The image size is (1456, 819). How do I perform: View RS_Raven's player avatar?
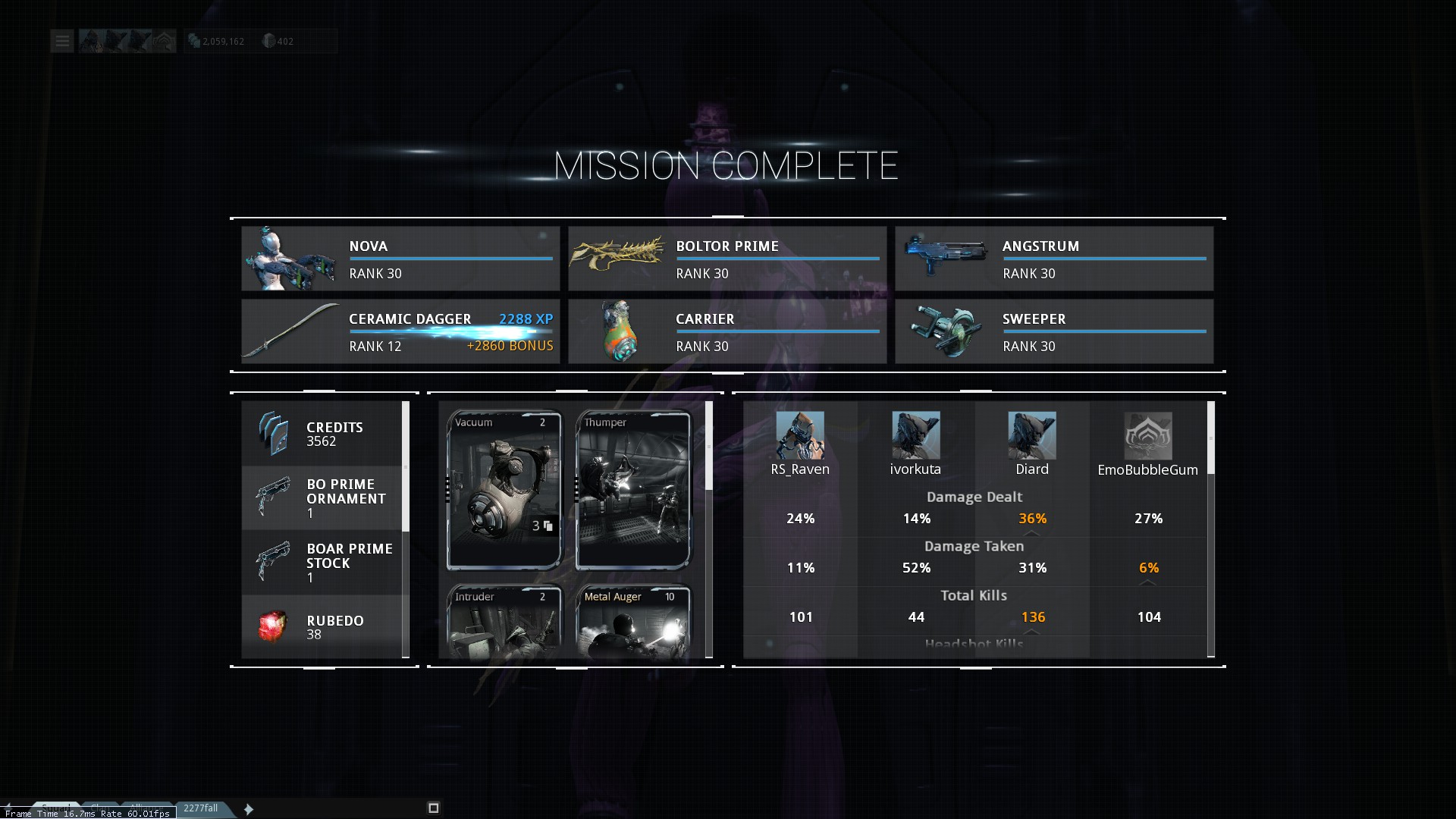(800, 435)
